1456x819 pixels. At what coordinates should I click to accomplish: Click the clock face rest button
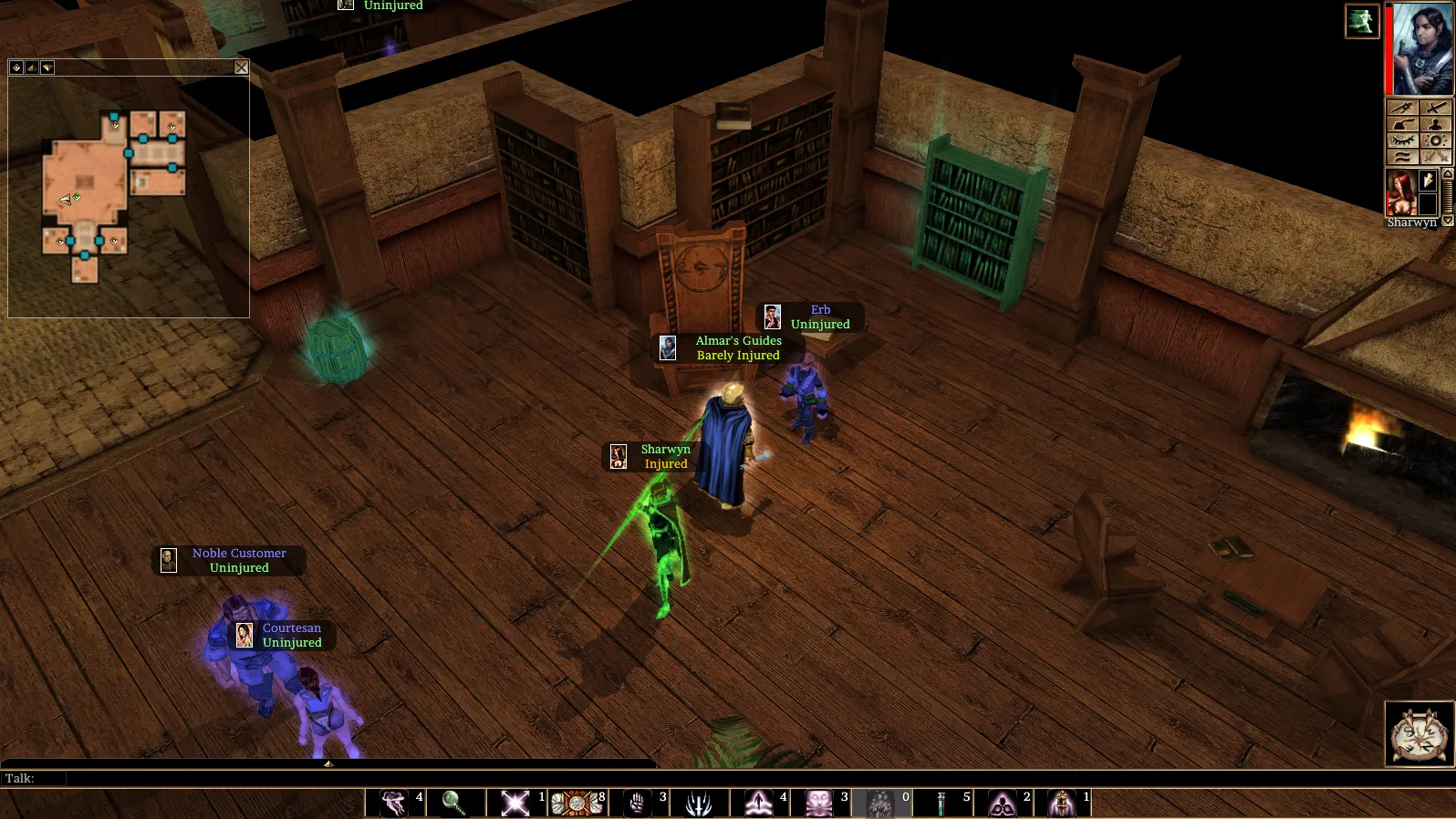pyautogui.click(x=1419, y=734)
